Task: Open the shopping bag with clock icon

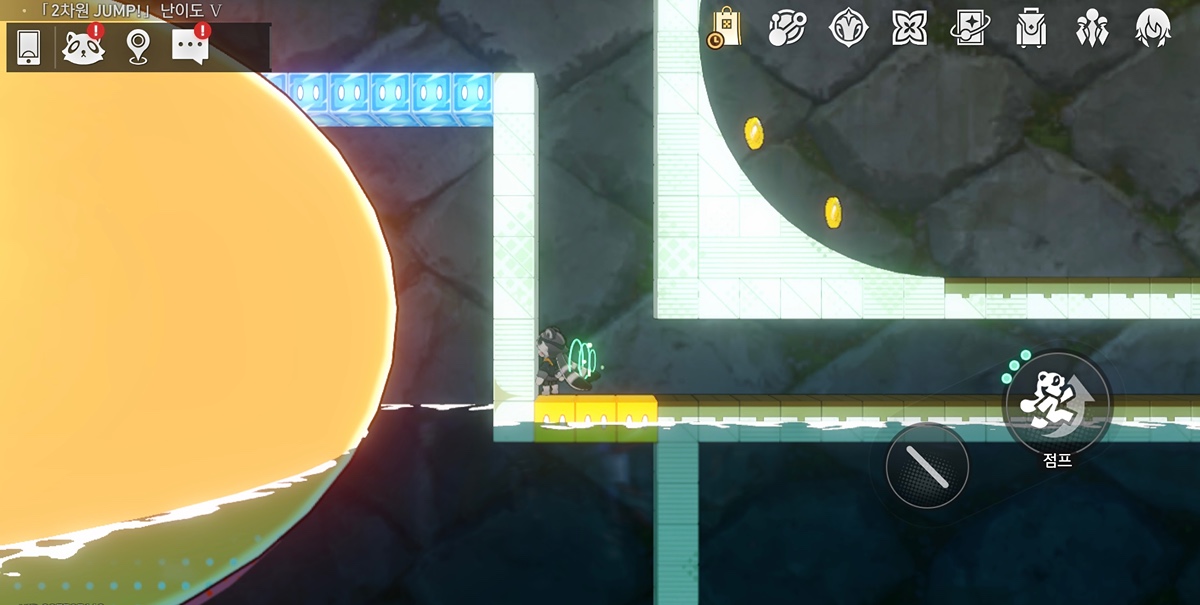Action: pos(724,27)
